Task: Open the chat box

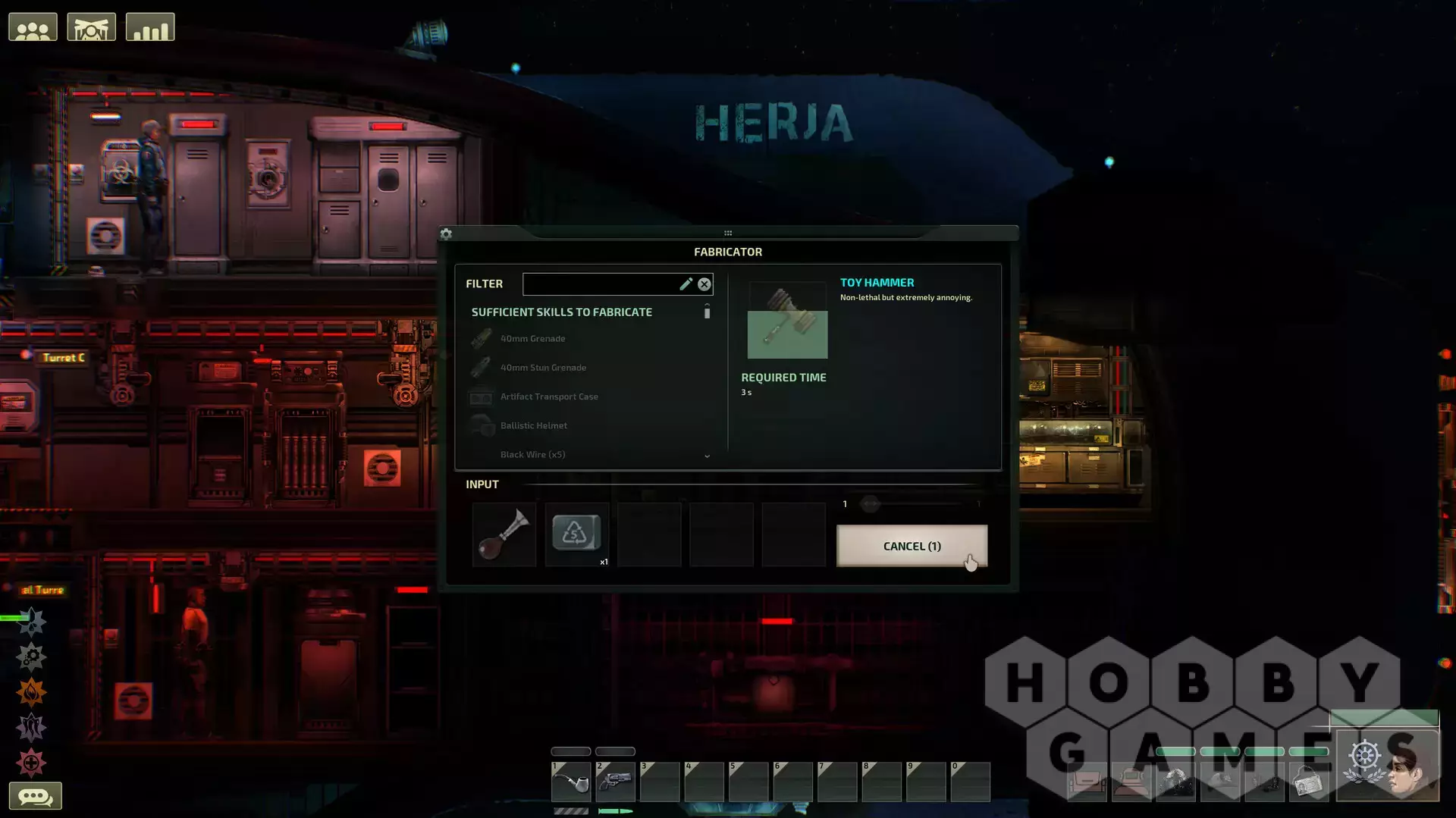Action: point(35,796)
